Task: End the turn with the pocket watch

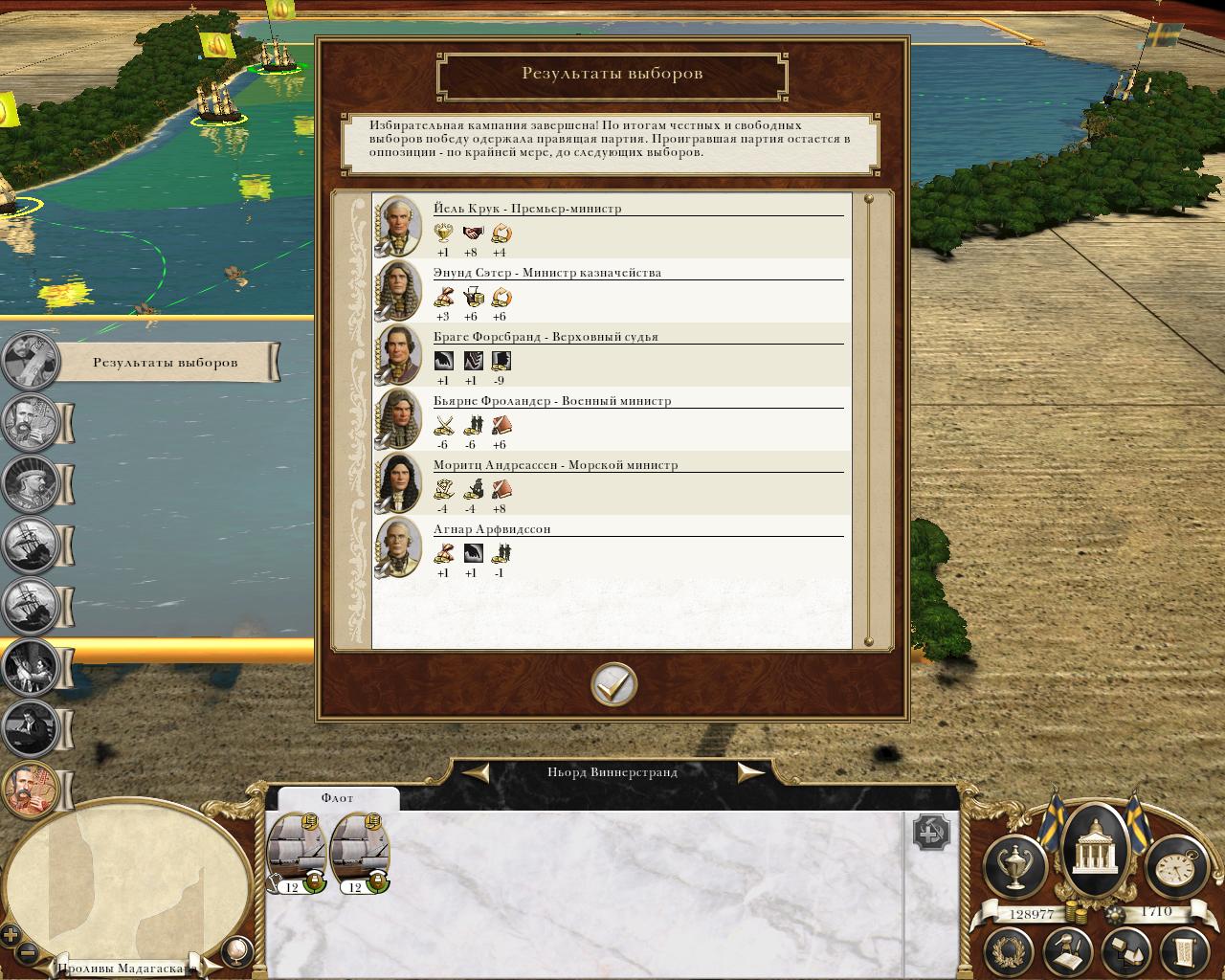Action: [x=1176, y=867]
